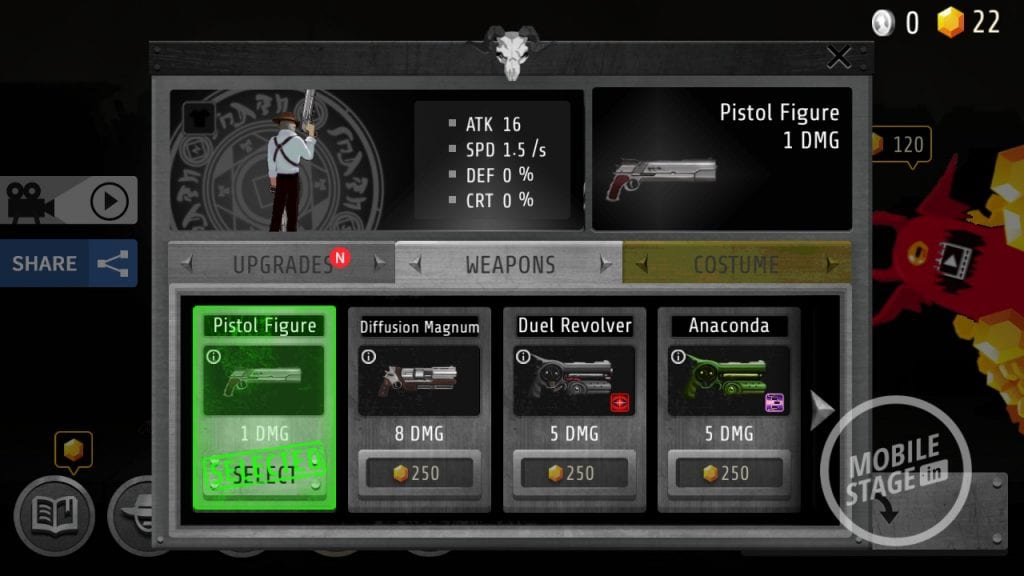Select the Weapons tab
This screenshot has height=576, width=1024.
coord(509,265)
